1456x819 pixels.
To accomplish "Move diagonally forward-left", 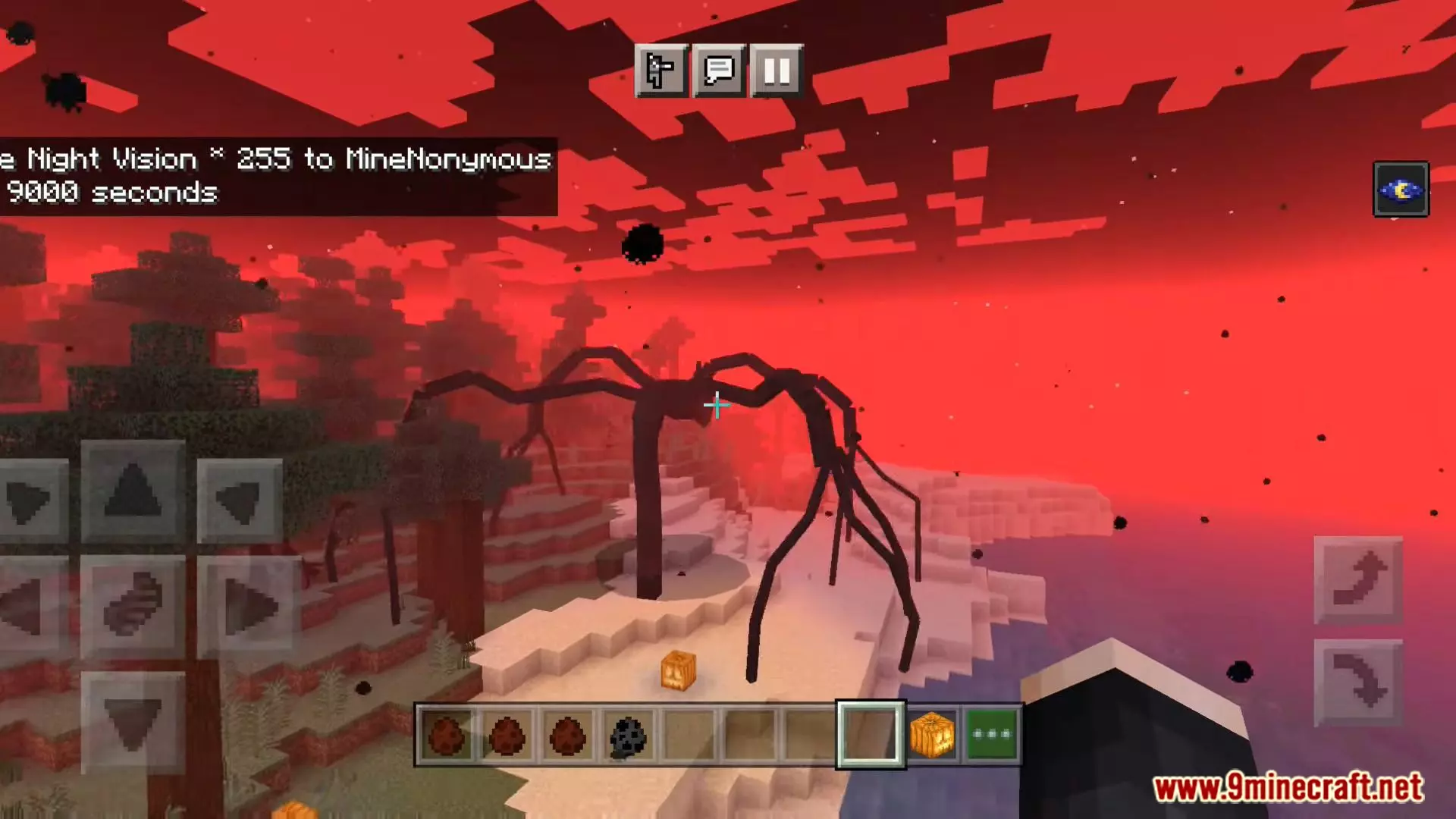I will pos(30,500).
